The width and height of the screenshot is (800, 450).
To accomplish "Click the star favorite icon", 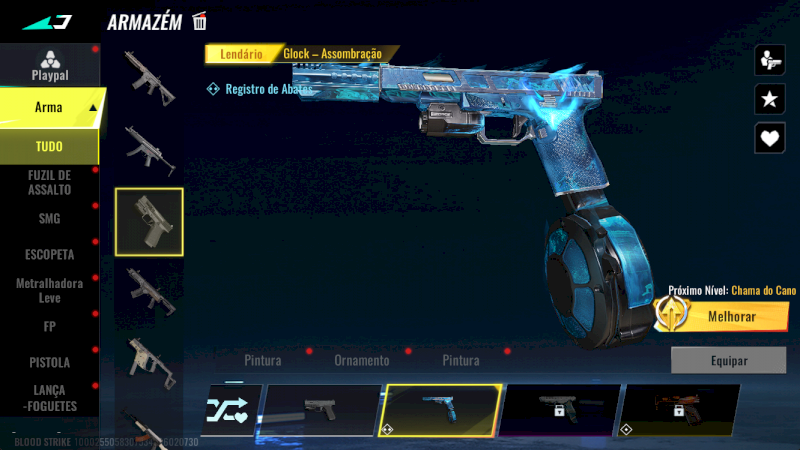I will click(x=769, y=99).
